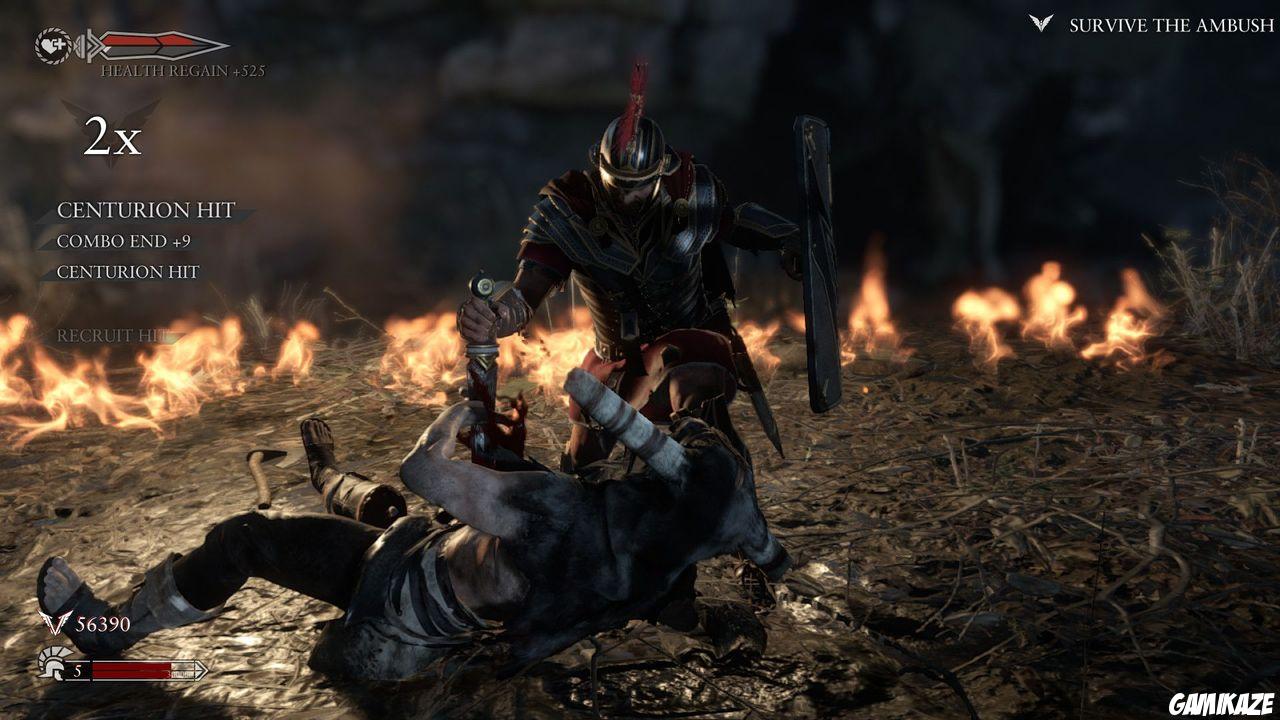Expand the CENTURION HIT combat log entry
This screenshot has width=1280, height=720.
point(147,211)
